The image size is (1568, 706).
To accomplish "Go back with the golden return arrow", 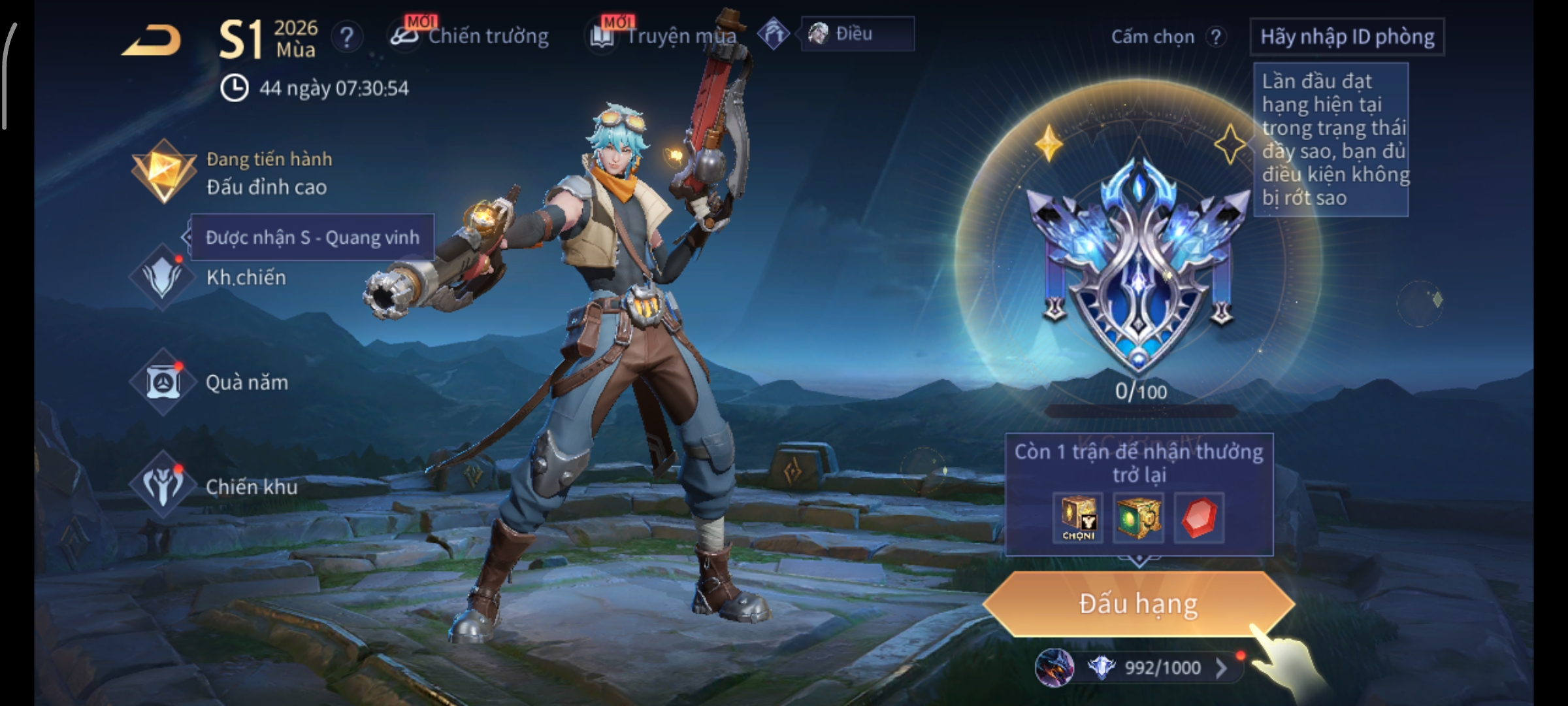I will tap(152, 41).
